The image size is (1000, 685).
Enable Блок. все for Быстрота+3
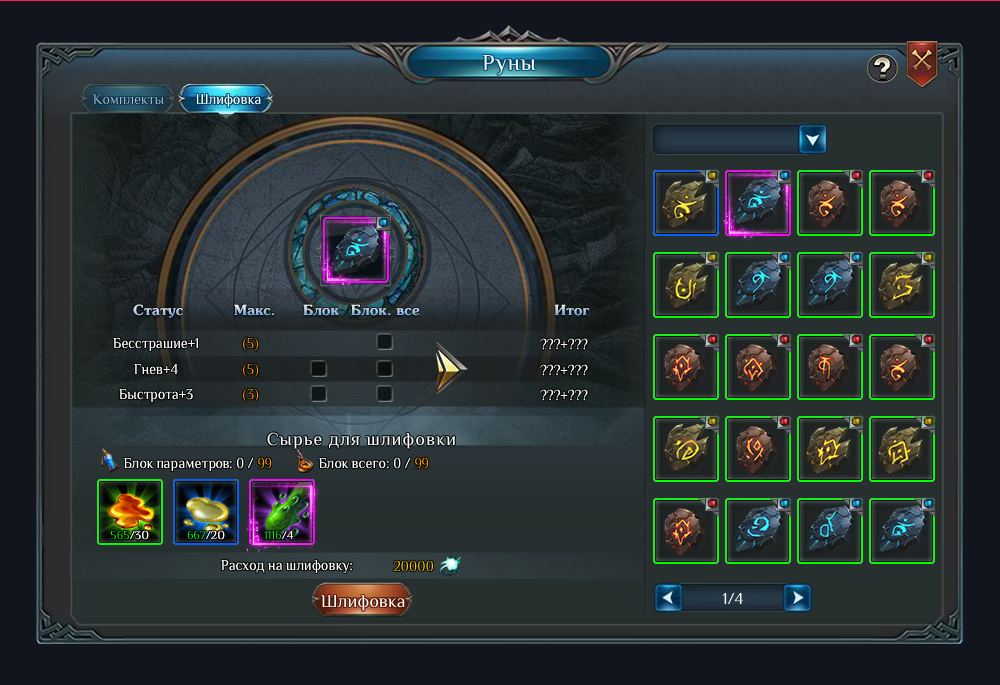(384, 394)
